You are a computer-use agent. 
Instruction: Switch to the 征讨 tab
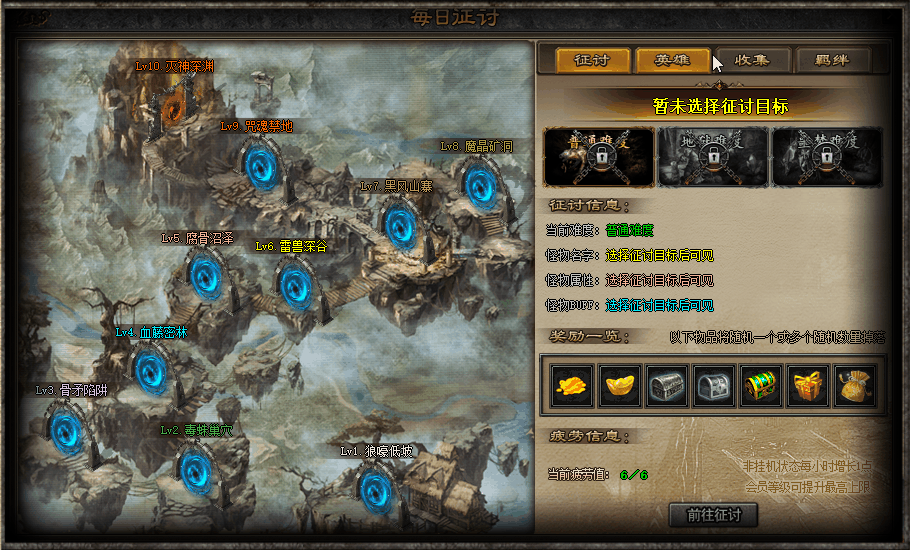click(x=593, y=61)
